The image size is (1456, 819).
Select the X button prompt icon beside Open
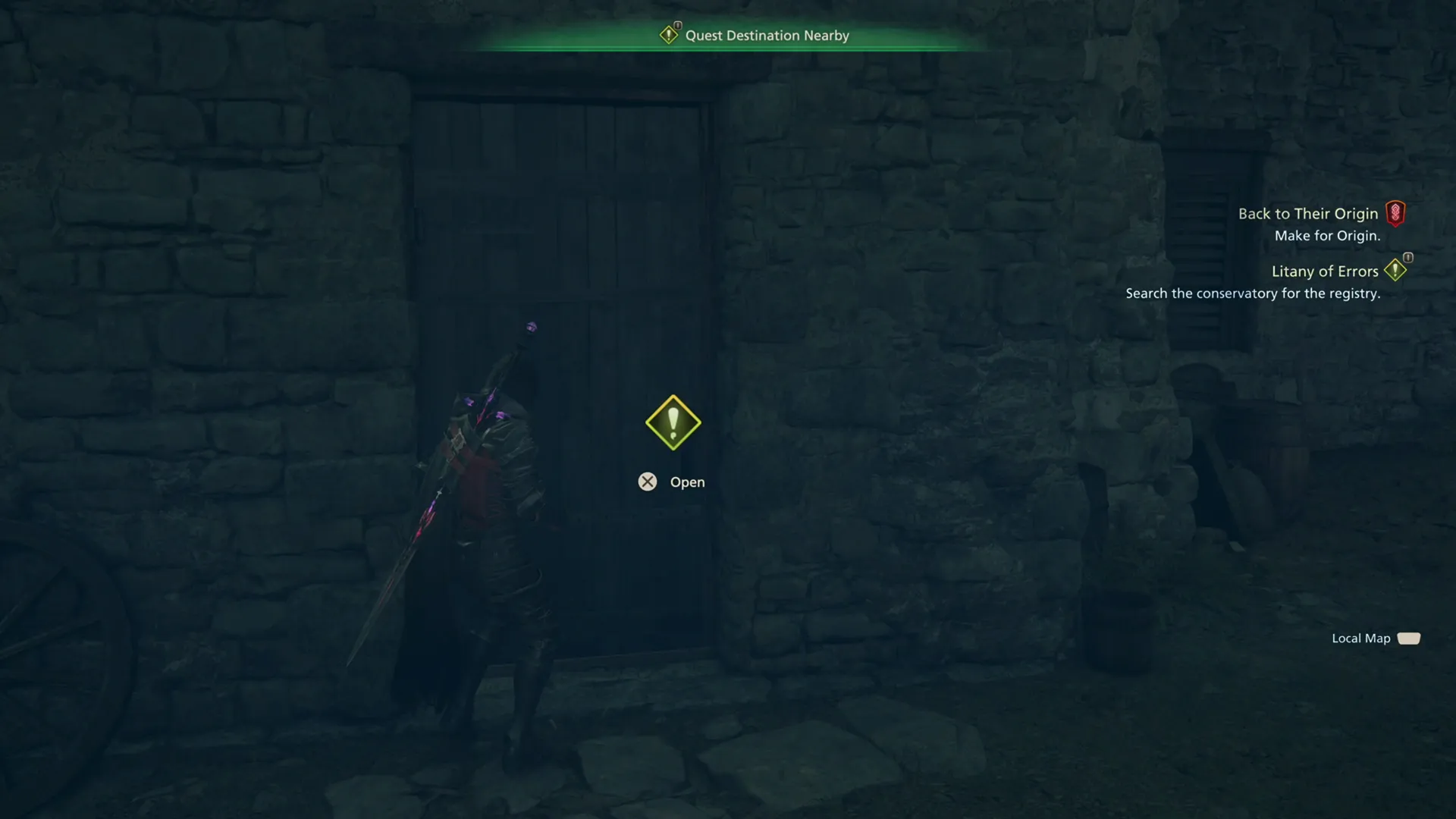tap(648, 482)
